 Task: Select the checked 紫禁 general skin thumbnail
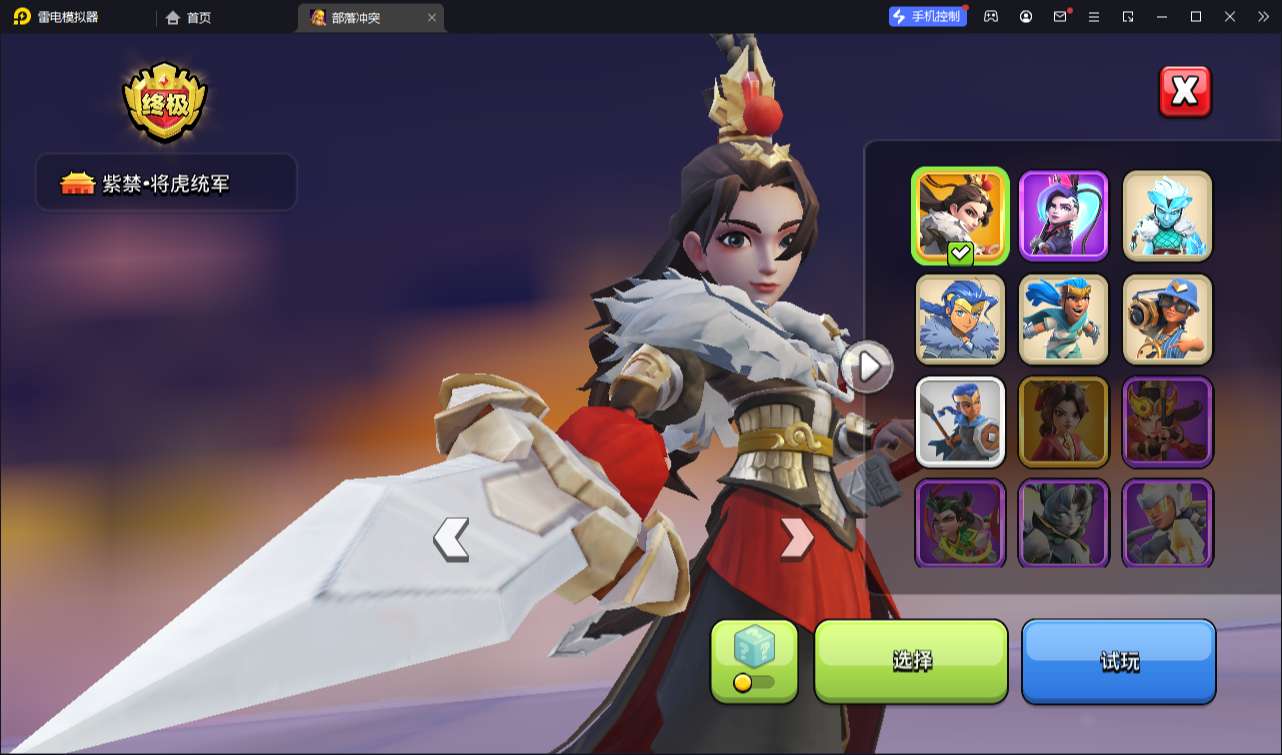[960, 215]
